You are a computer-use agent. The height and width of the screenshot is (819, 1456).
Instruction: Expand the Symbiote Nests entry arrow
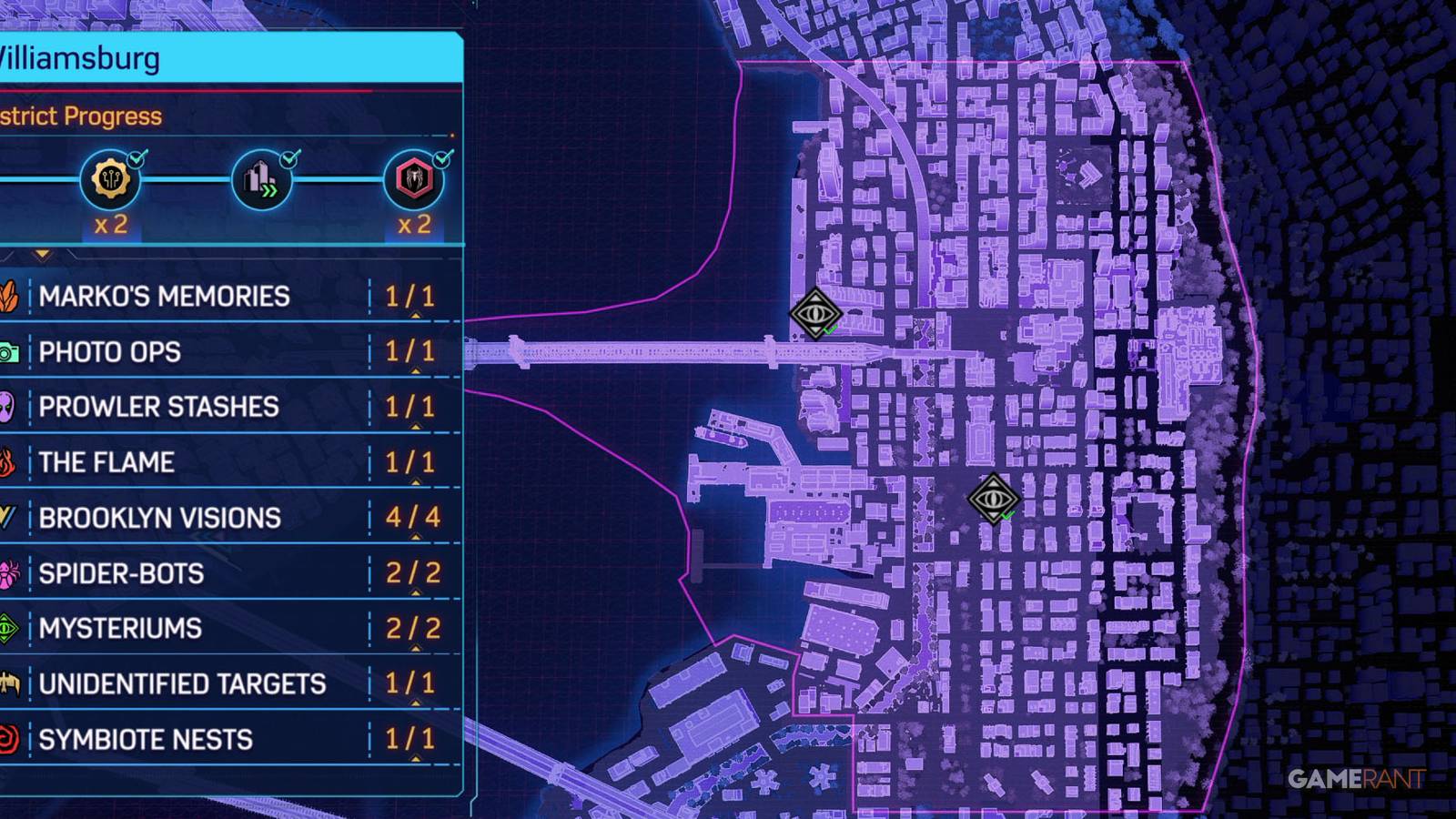click(x=415, y=758)
